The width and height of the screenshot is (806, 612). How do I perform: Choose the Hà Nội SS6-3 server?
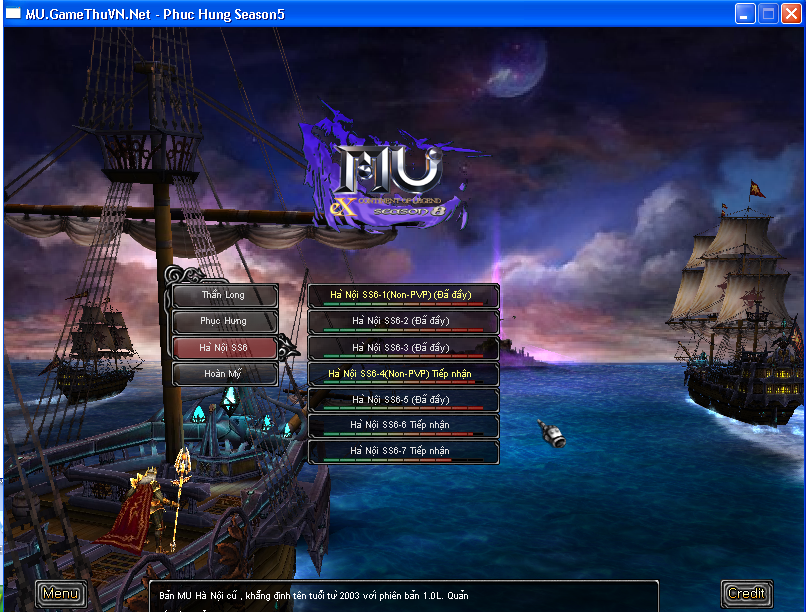[x=402, y=348]
